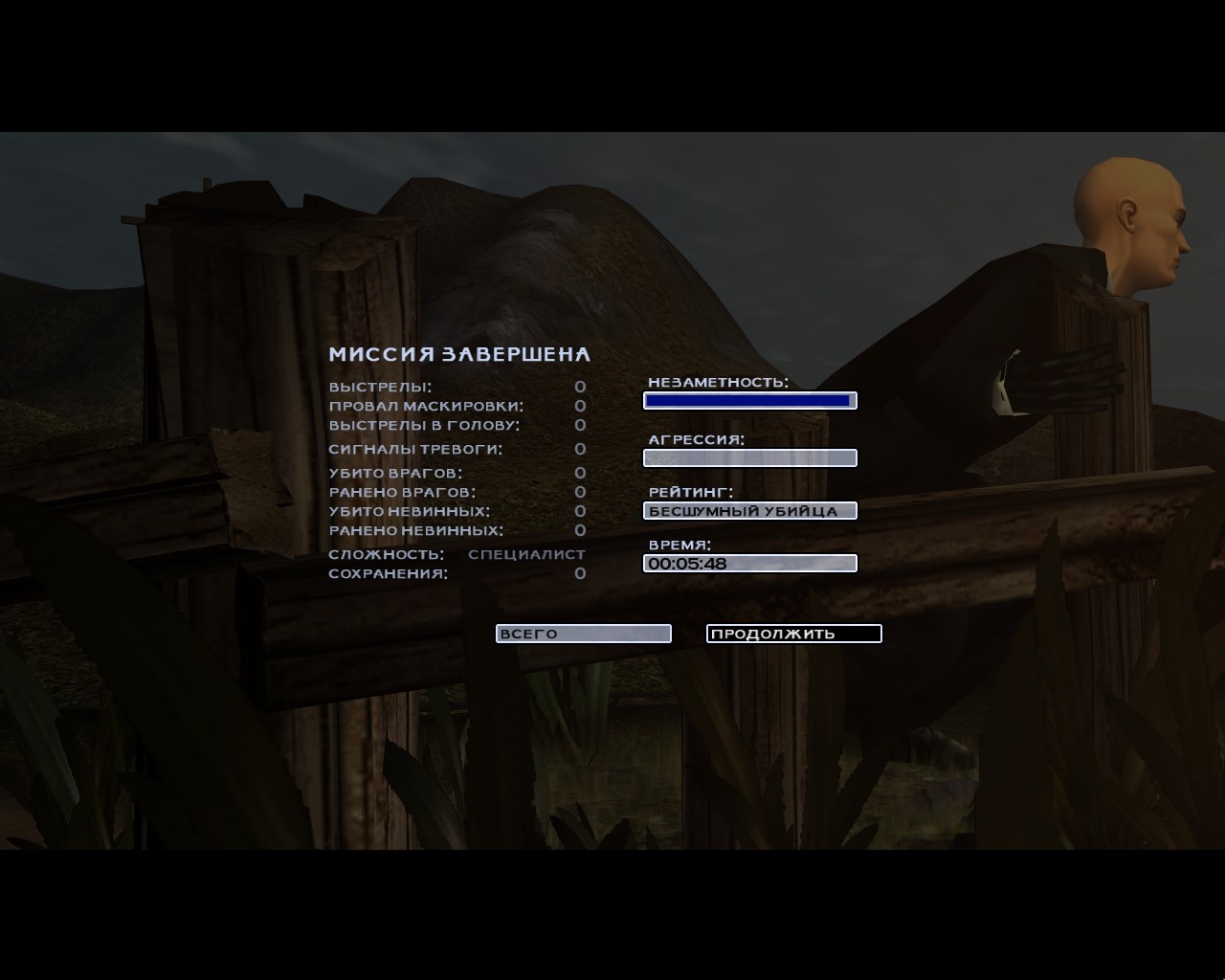Select the МИССИЯ ЗАВЕРШЕНА title text

click(460, 353)
